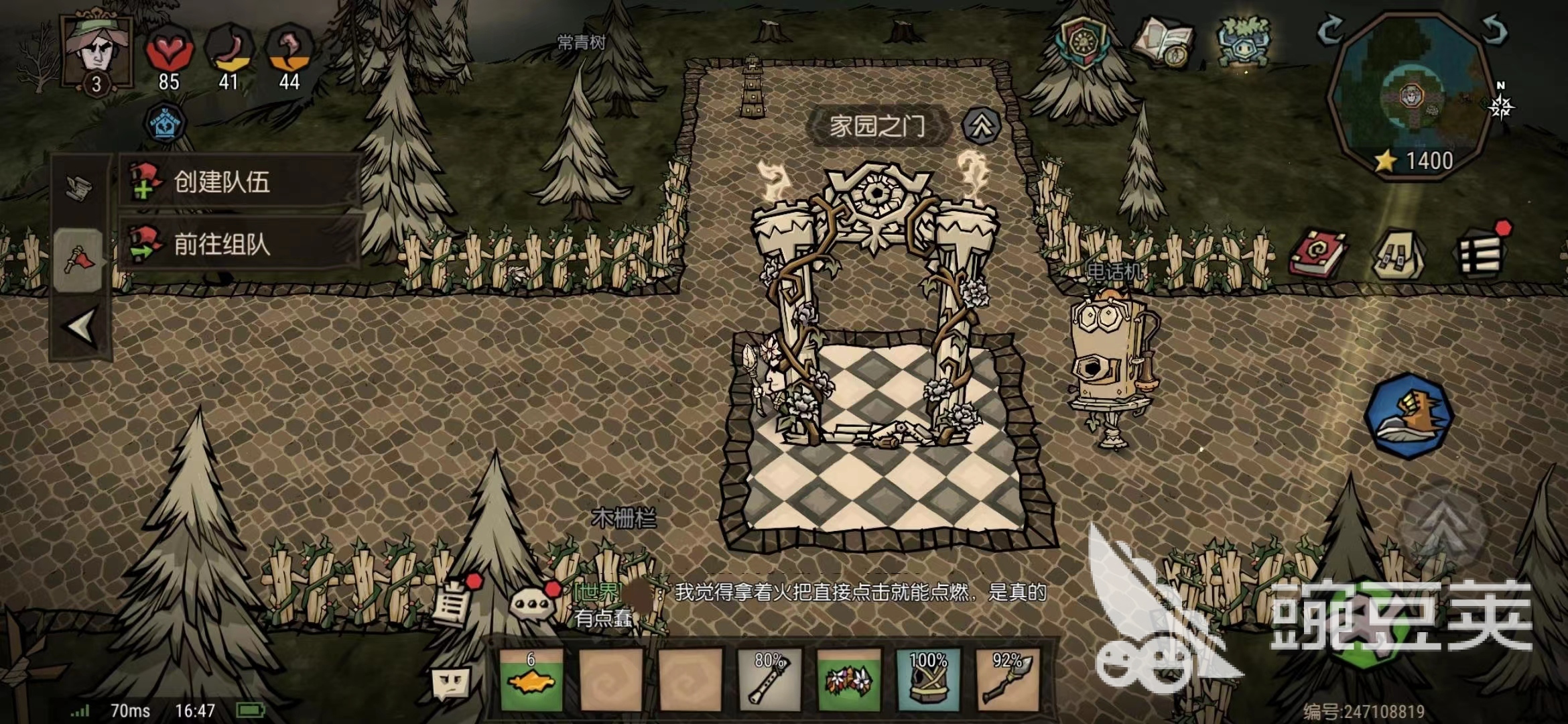Viewport: 1568px width, 724px height.
Task: Select the flower garland hotbar slot
Action: pyautogui.click(x=848, y=679)
